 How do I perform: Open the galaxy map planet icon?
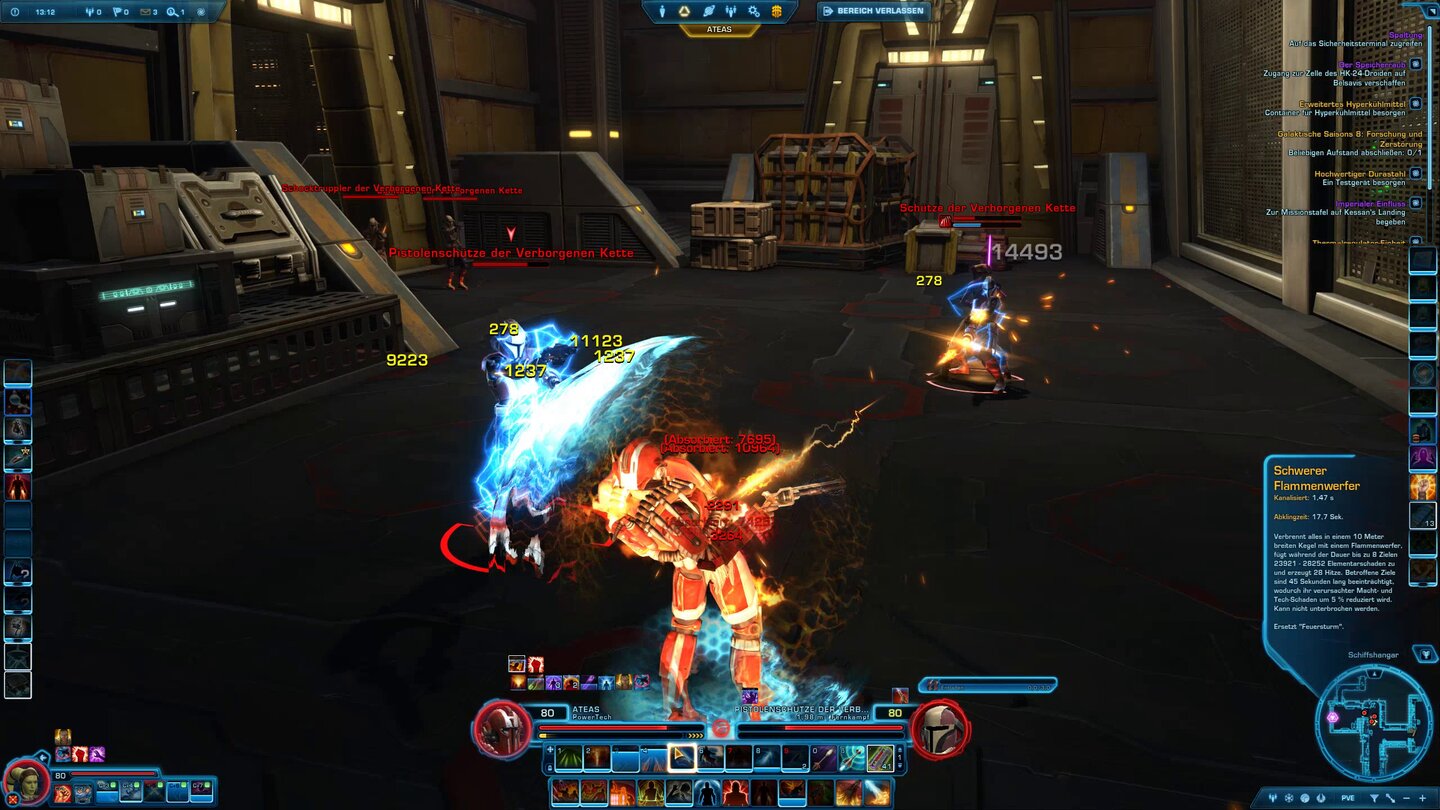pyautogui.click(x=709, y=10)
